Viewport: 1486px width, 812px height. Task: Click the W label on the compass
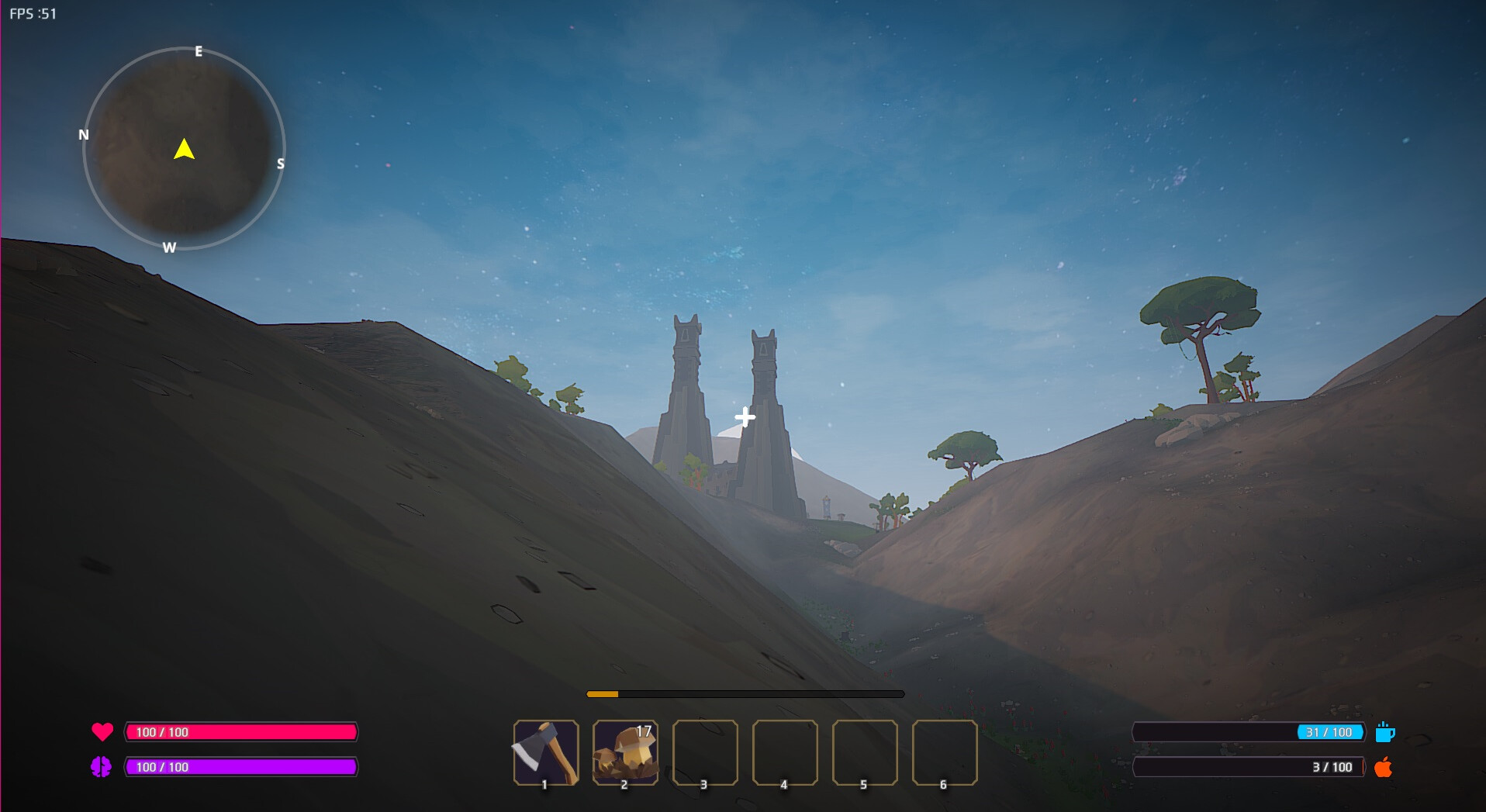point(169,247)
